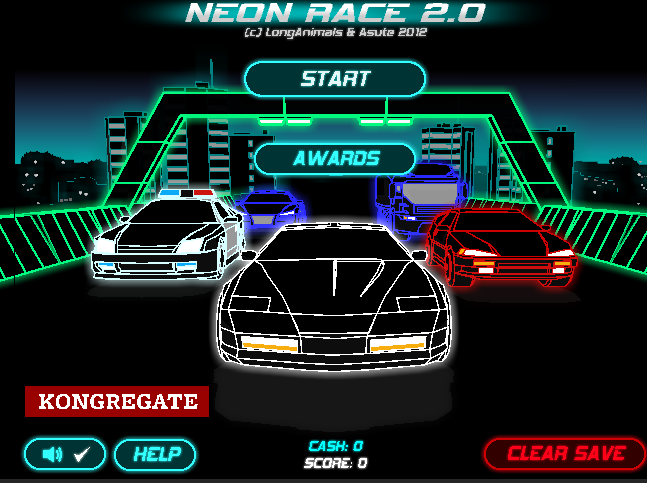Open the HELP screen
Screen dimensions: 647x483
(x=156, y=454)
